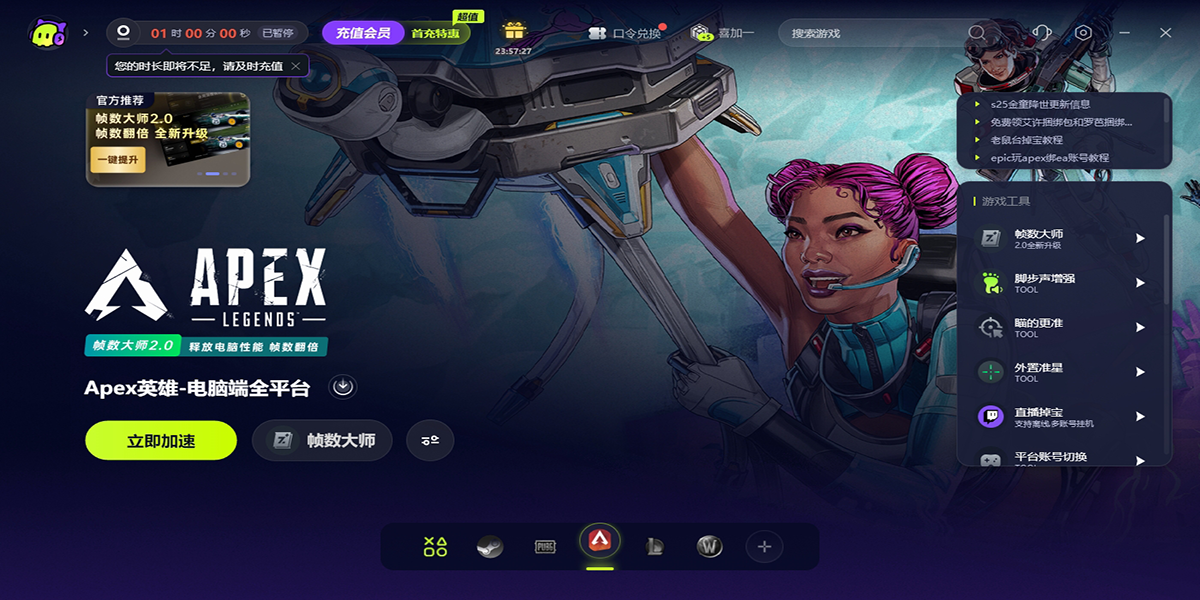Open the 充值会员 recharge membership page
The width and height of the screenshot is (1200, 600).
[x=362, y=33]
